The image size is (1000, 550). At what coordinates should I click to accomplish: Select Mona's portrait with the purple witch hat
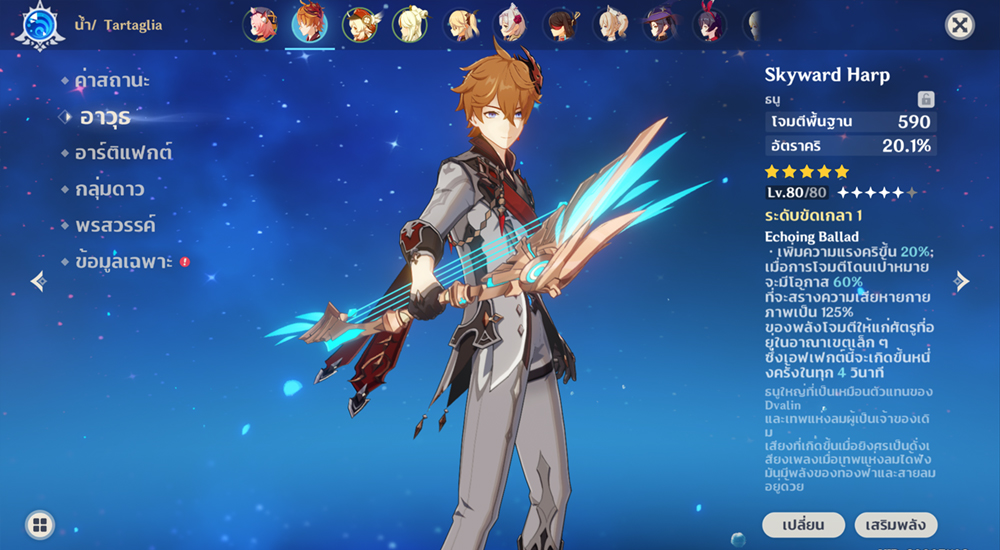coord(660,24)
